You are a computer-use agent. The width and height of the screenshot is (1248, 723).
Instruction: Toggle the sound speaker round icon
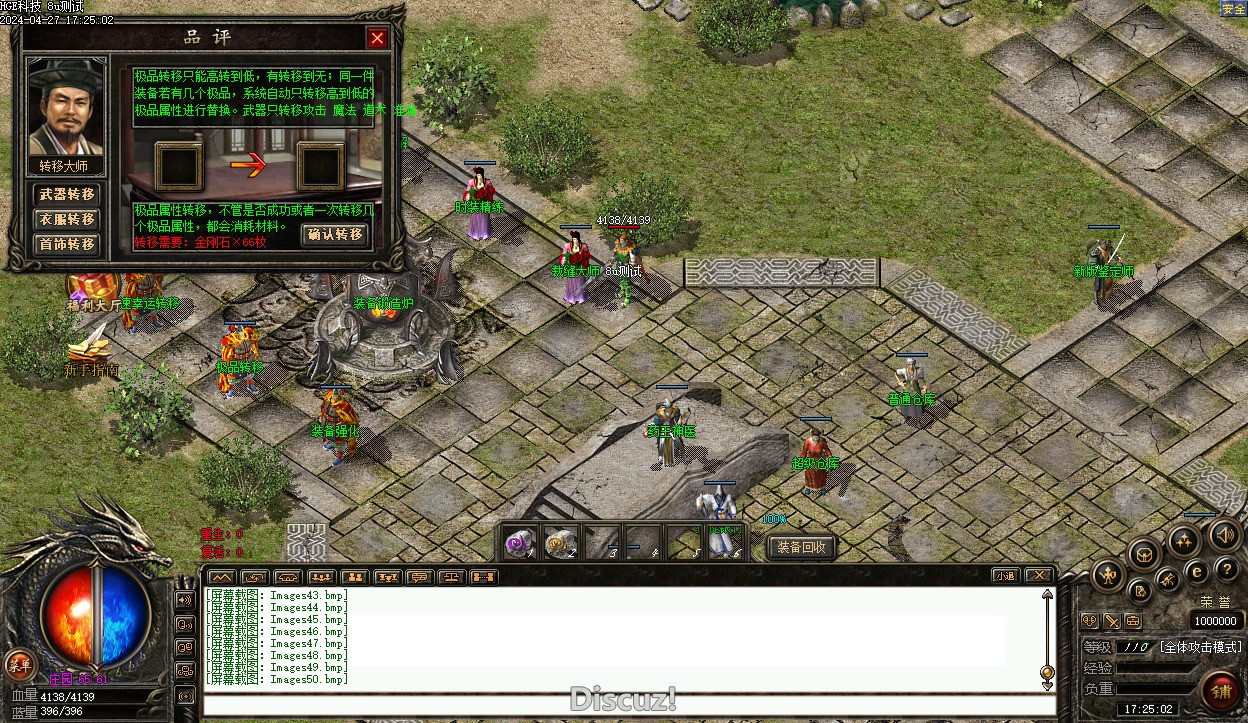tap(1226, 535)
